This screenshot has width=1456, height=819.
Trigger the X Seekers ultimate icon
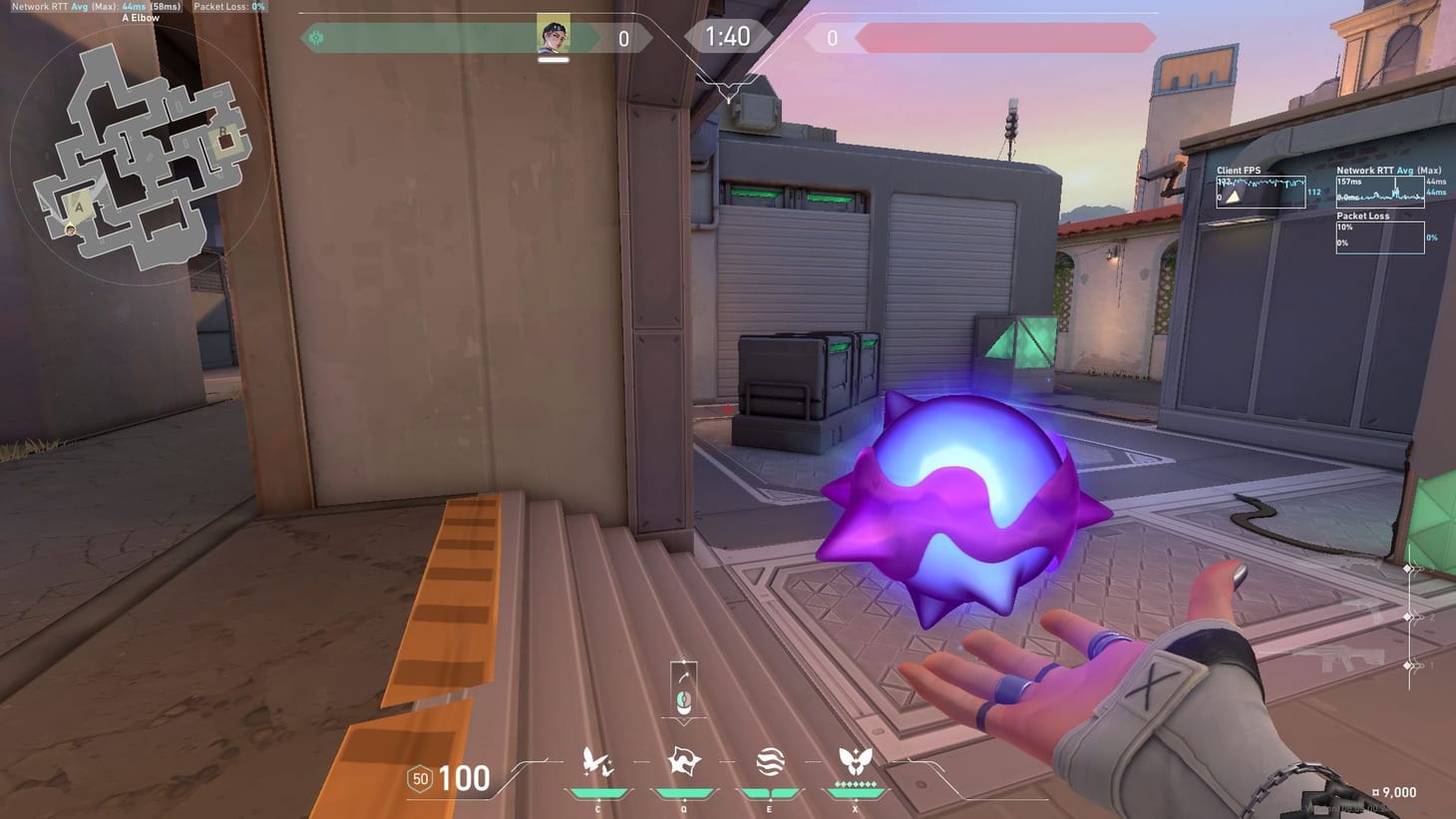[x=854, y=759]
